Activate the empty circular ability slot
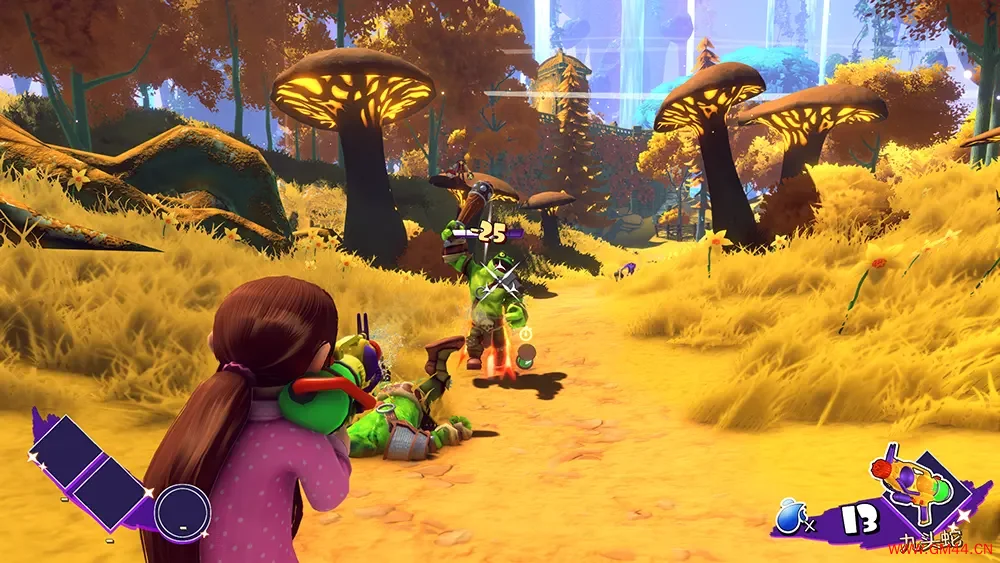This screenshot has width=1000, height=563. point(182,510)
